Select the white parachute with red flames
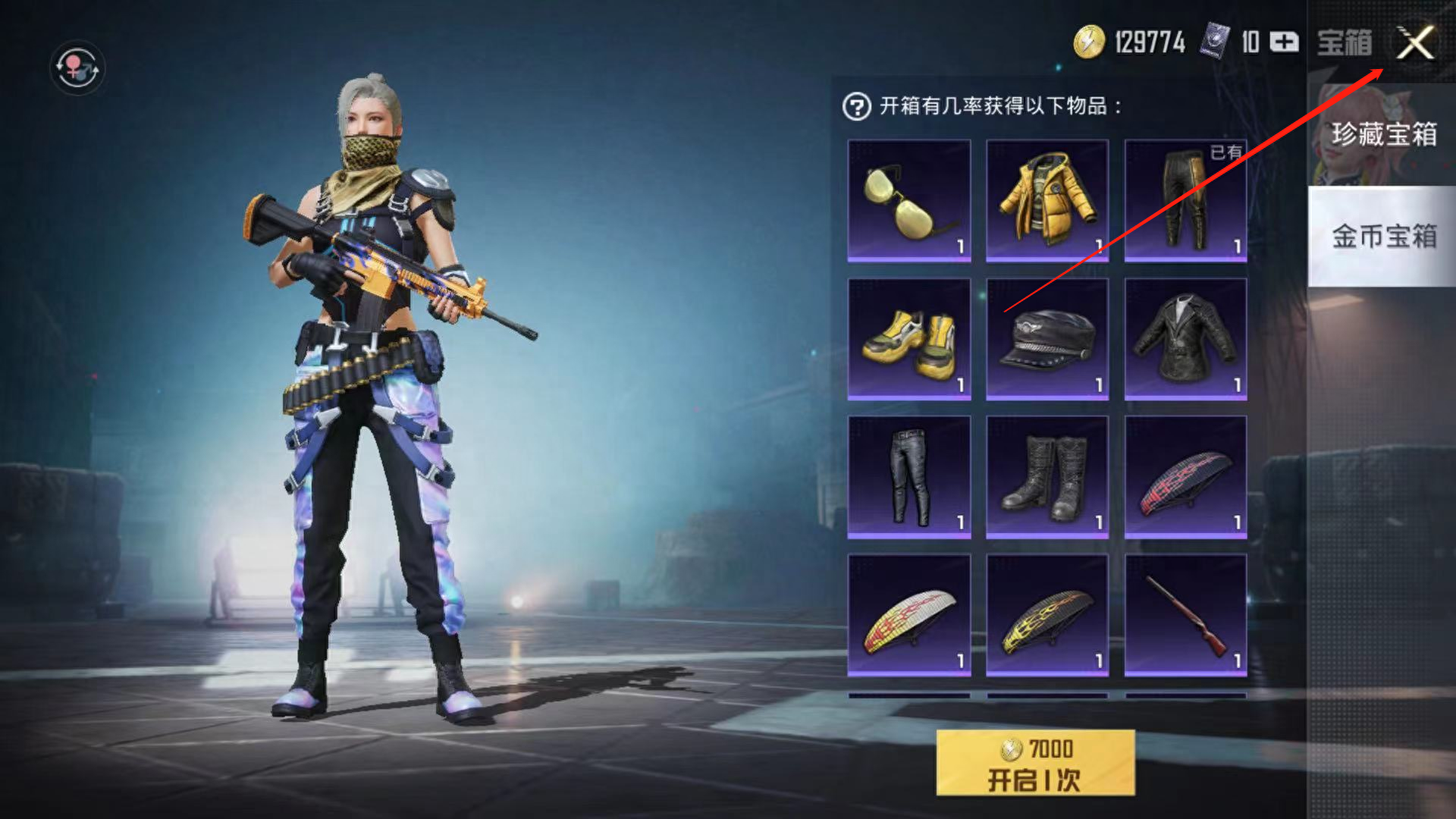1456x819 pixels. click(x=908, y=615)
